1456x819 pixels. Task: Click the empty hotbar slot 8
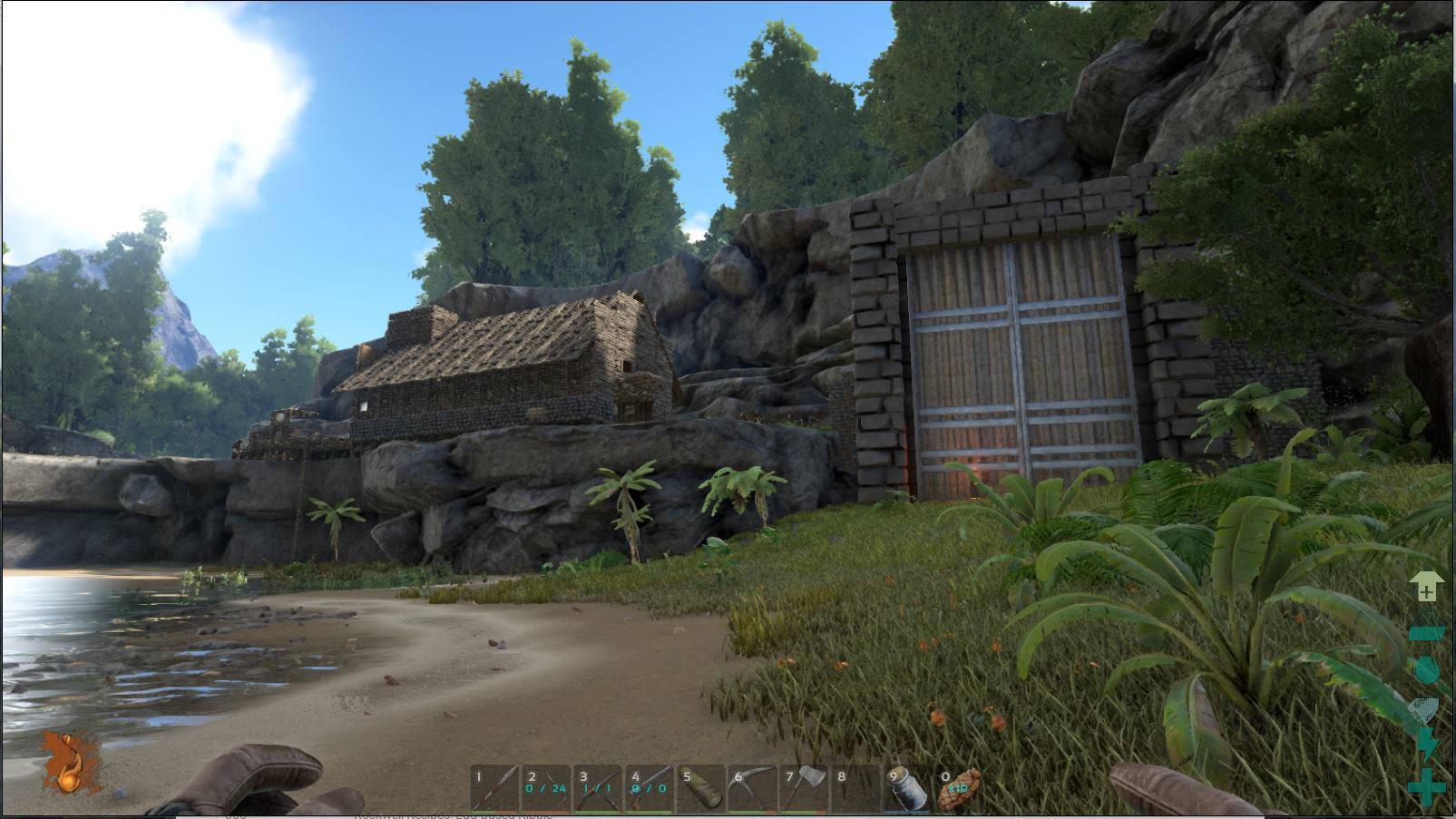[x=856, y=788]
